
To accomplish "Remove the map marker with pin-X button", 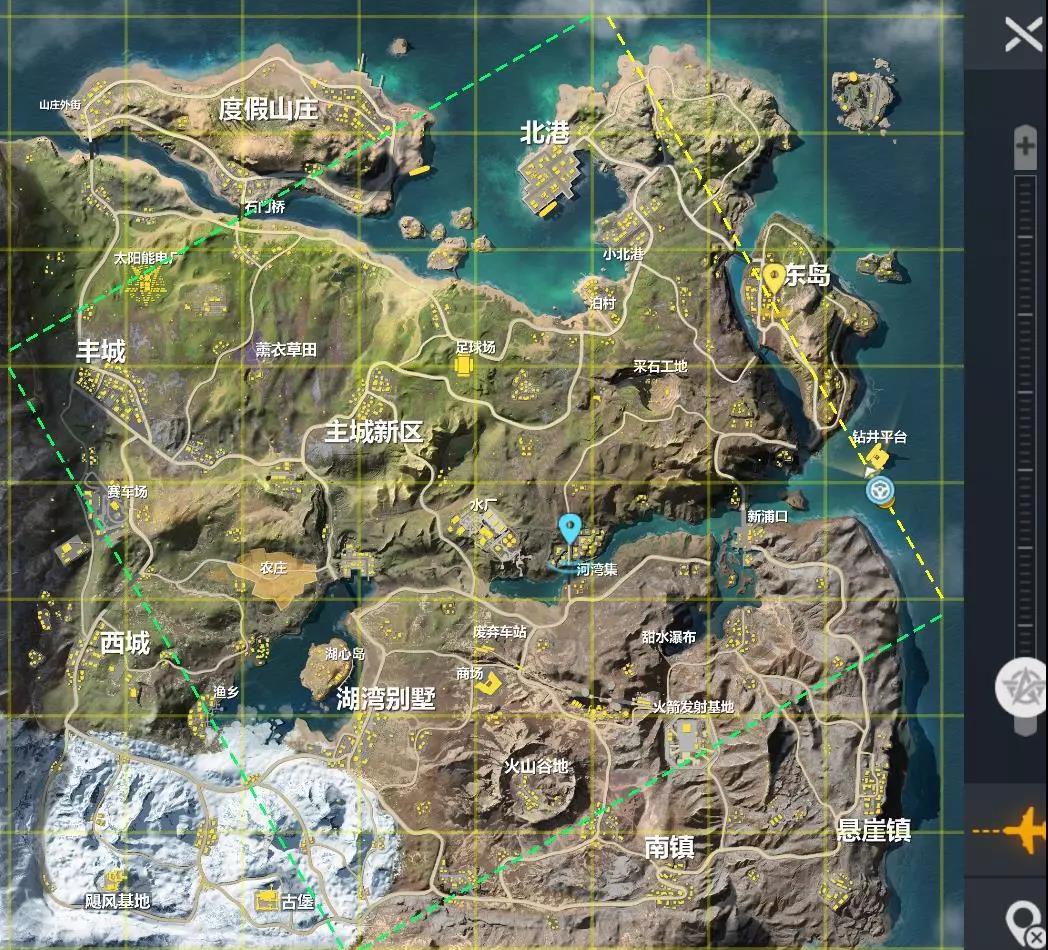I will click(1026, 921).
